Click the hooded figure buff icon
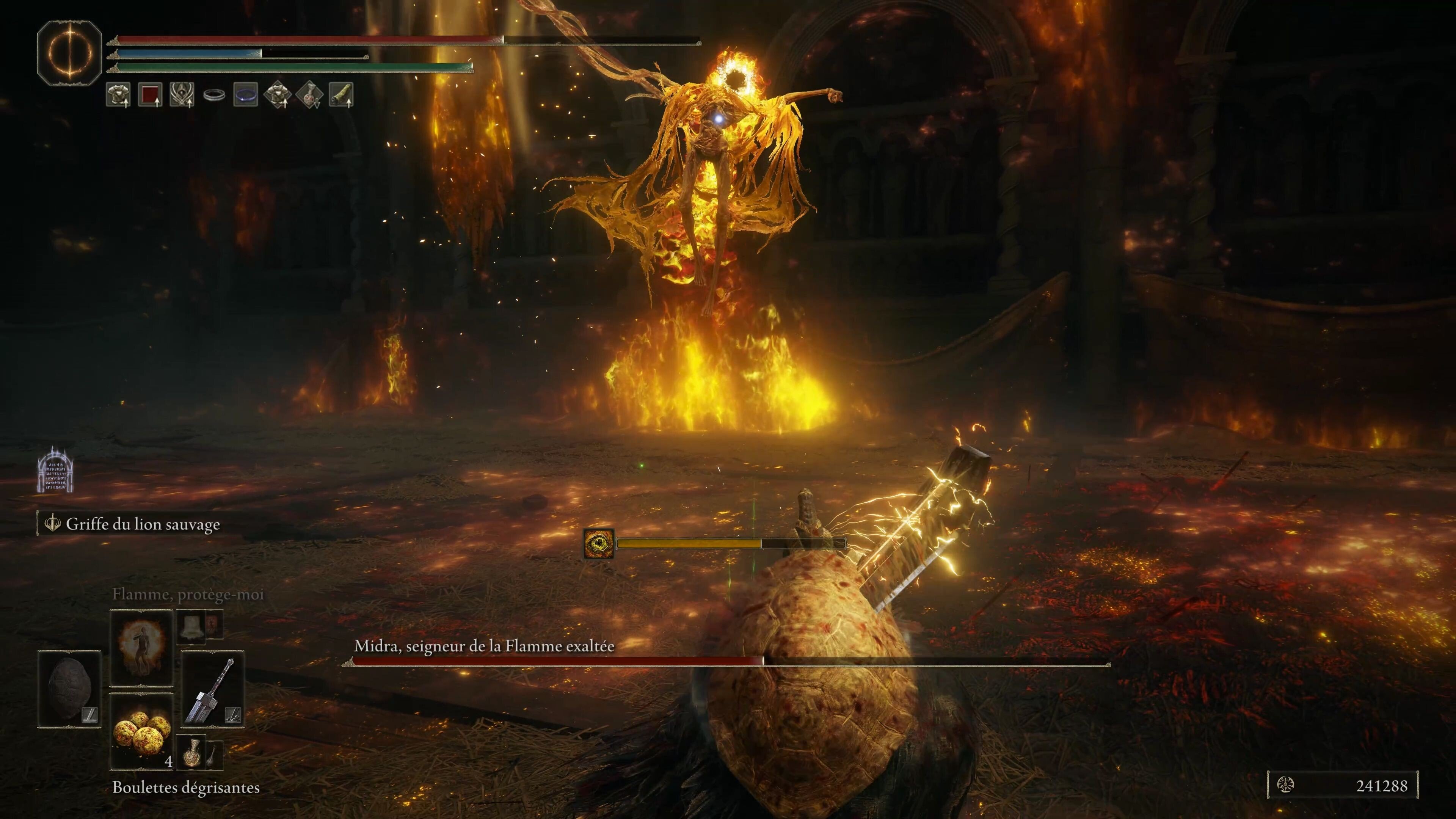This screenshot has width=1456, height=819. 182,94
